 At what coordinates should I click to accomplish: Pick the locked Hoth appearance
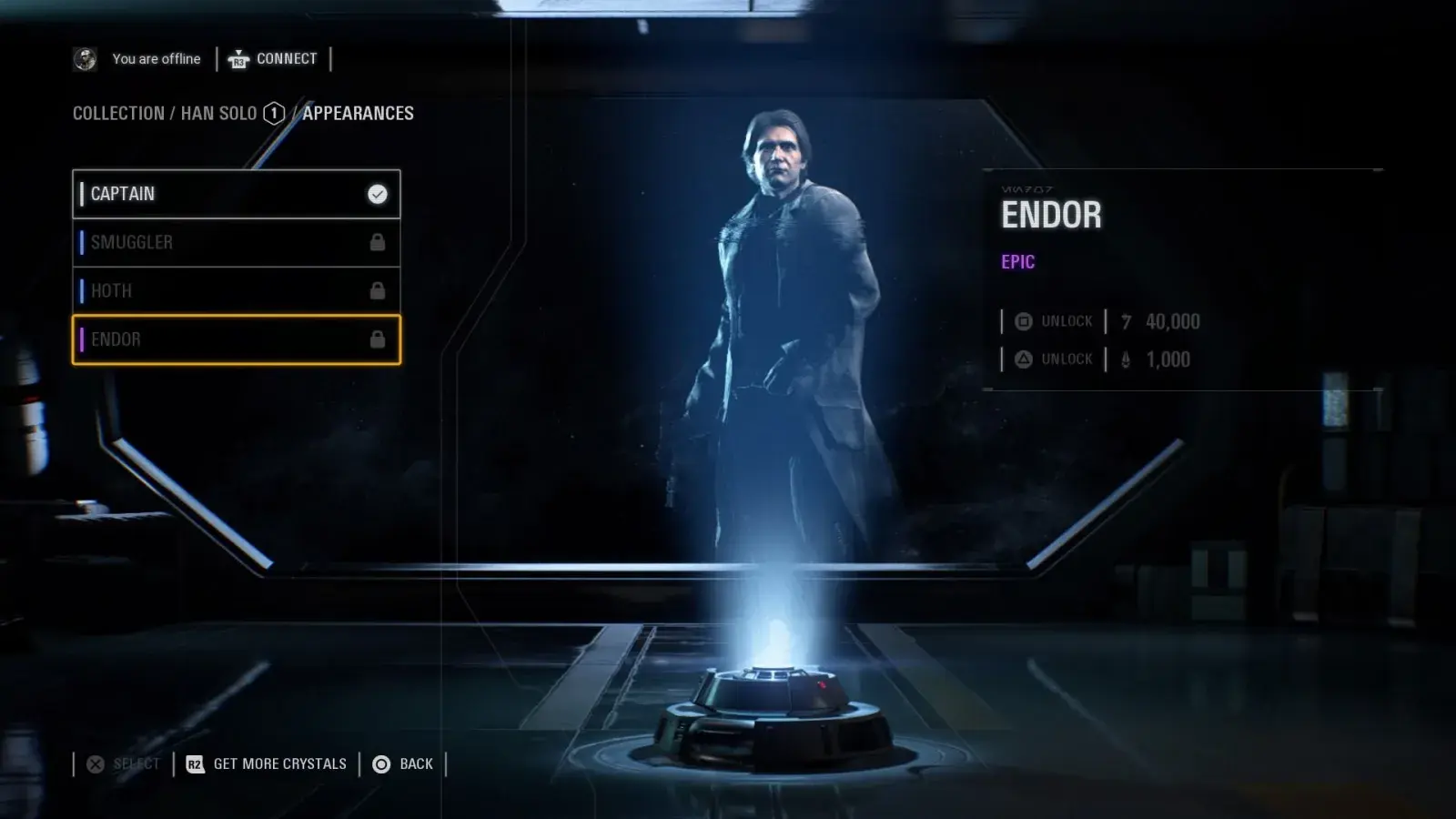tap(236, 291)
